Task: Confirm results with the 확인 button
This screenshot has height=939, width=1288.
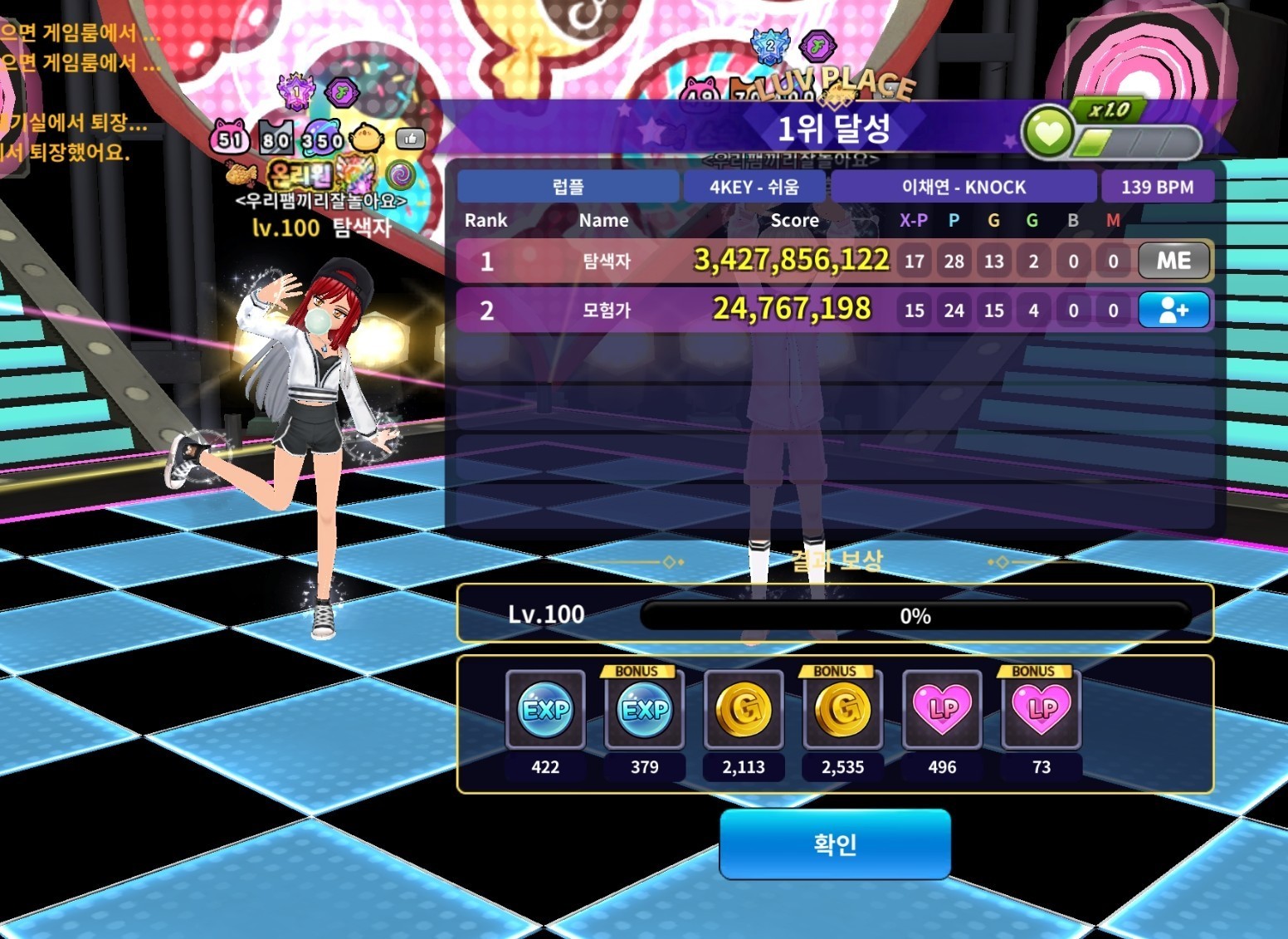Action: [x=834, y=844]
